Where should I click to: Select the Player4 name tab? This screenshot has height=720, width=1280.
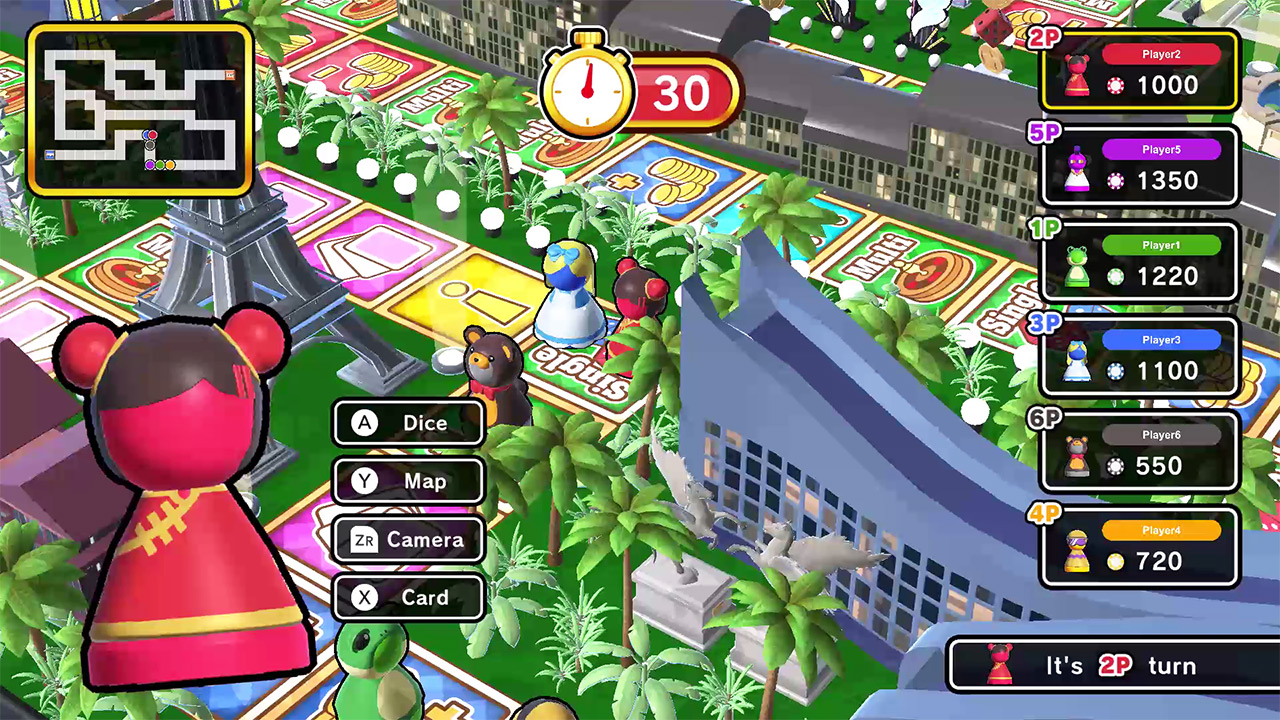click(x=1160, y=531)
